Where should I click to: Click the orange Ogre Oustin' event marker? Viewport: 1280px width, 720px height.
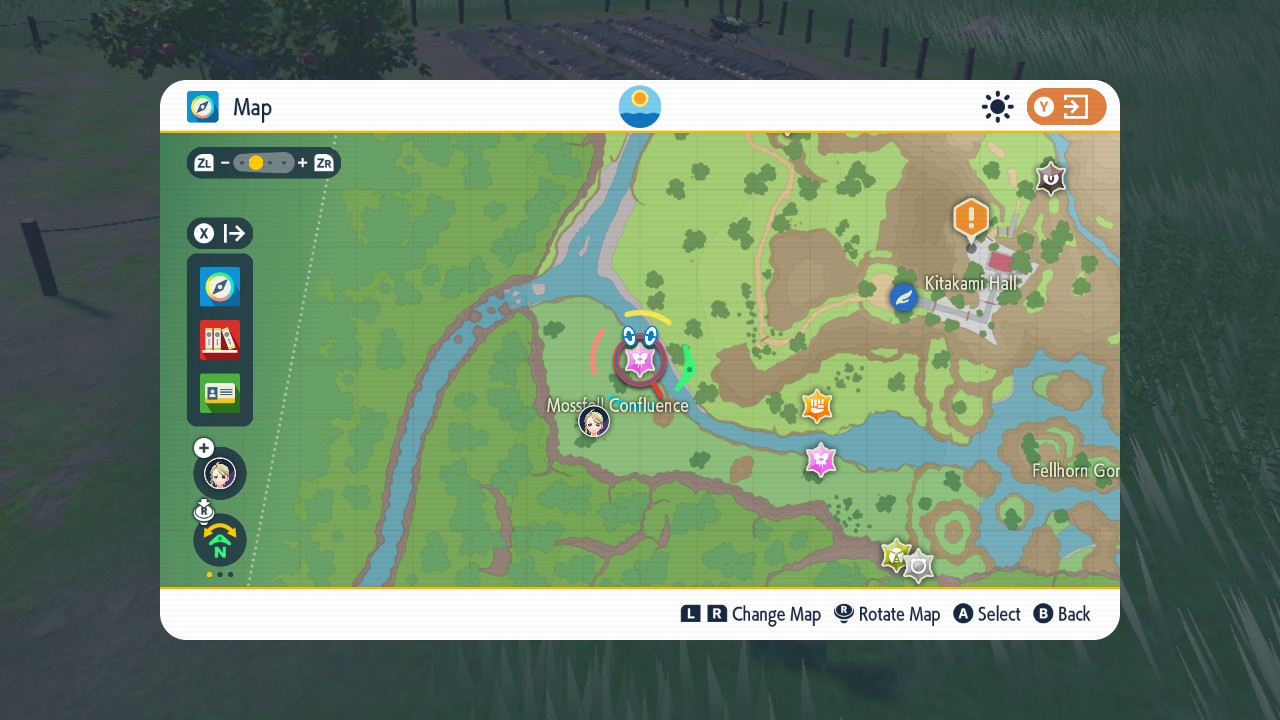click(817, 406)
